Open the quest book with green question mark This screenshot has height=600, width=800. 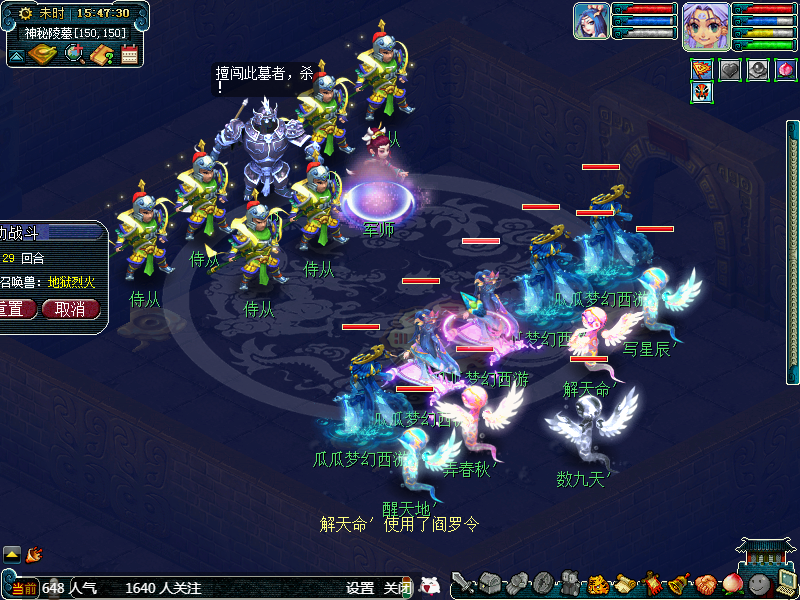tap(101, 54)
